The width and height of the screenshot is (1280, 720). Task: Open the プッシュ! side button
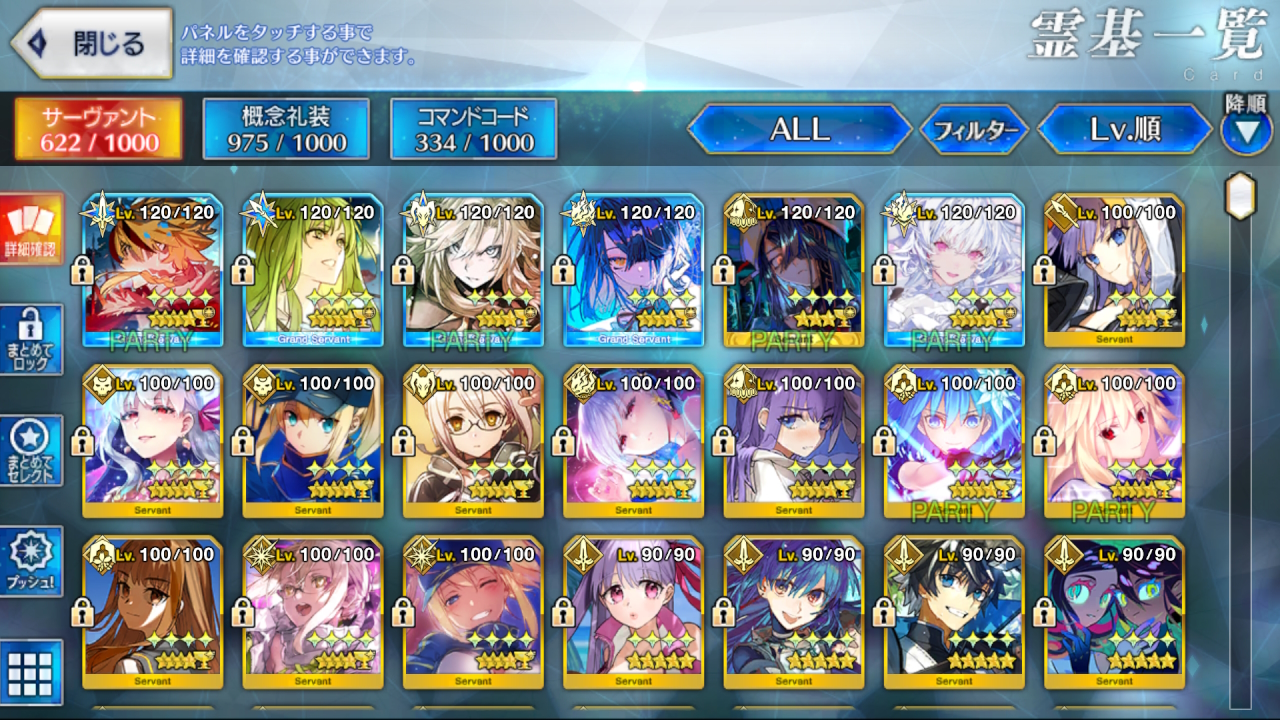click(x=31, y=561)
